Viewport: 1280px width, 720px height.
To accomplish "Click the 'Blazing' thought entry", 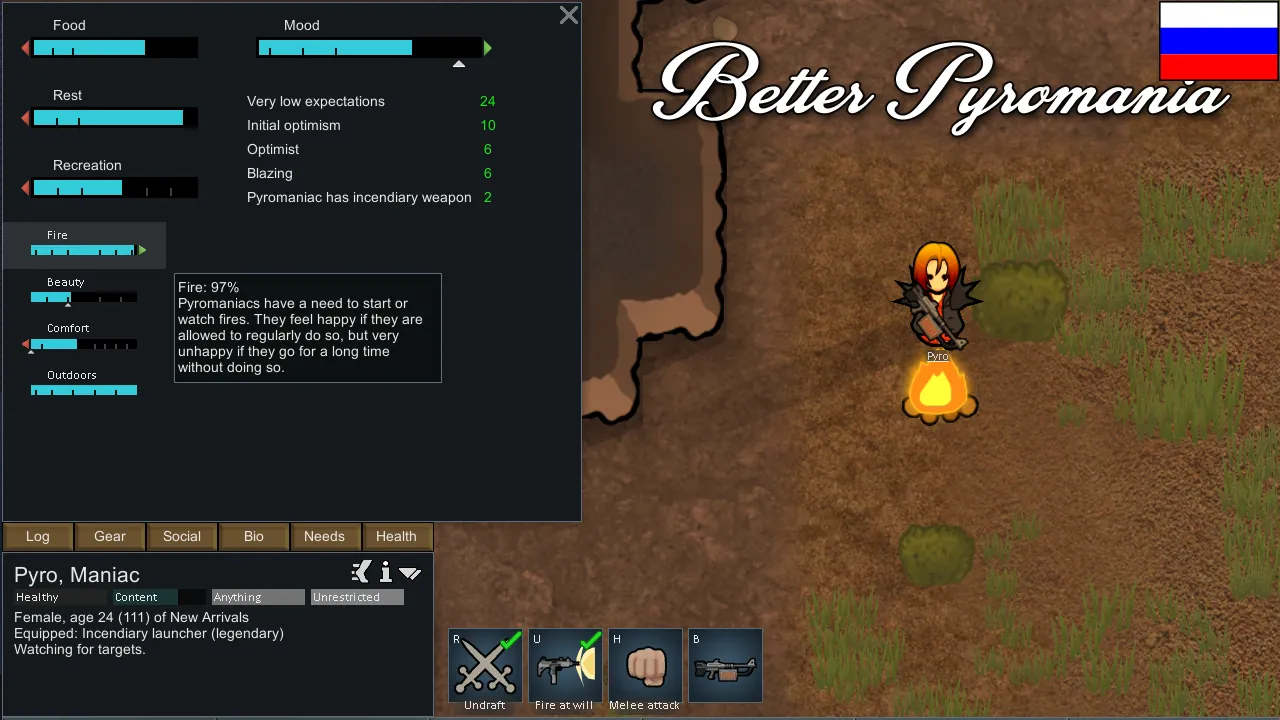I will point(371,173).
